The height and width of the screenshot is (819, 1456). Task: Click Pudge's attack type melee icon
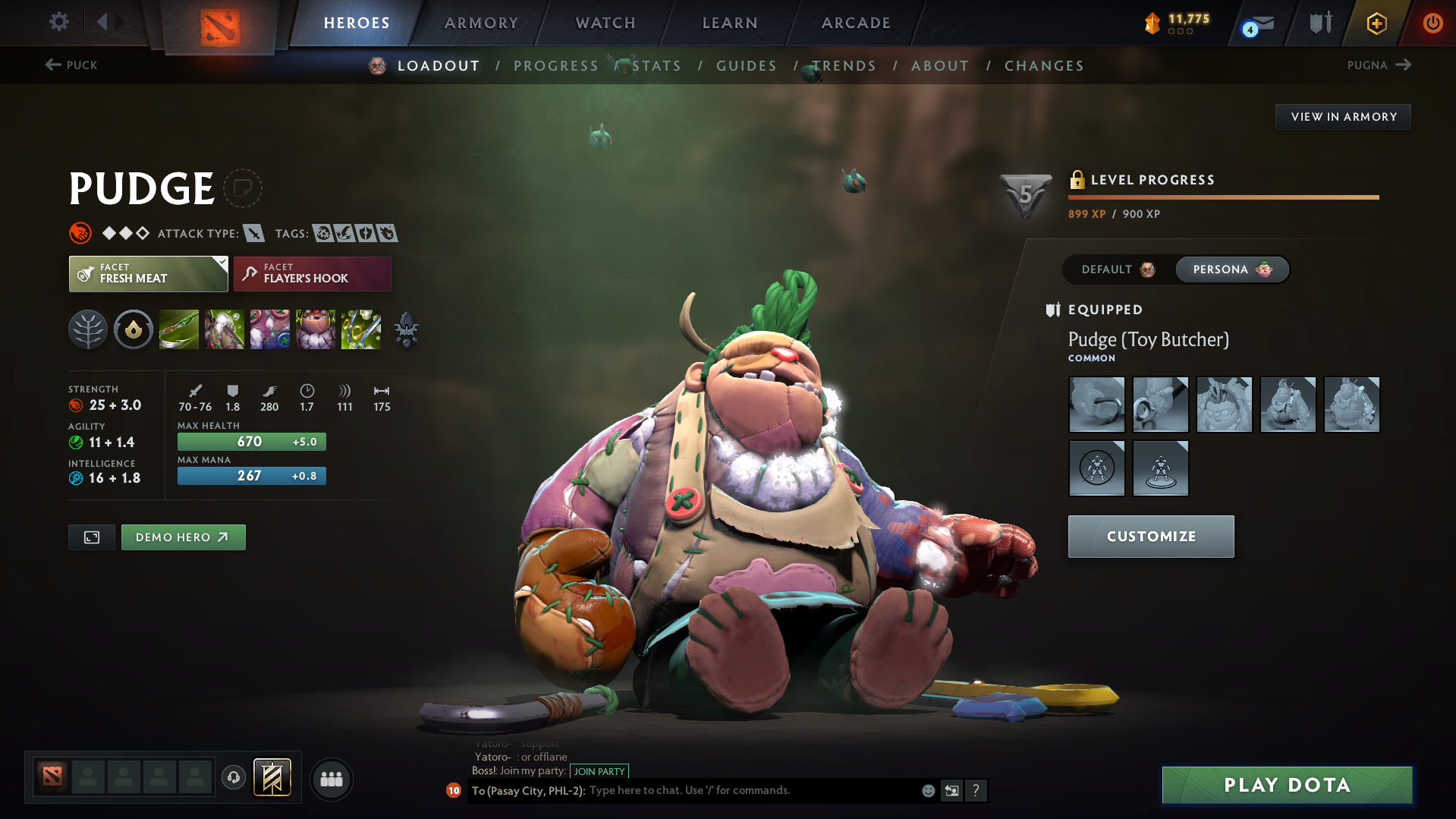(254, 234)
